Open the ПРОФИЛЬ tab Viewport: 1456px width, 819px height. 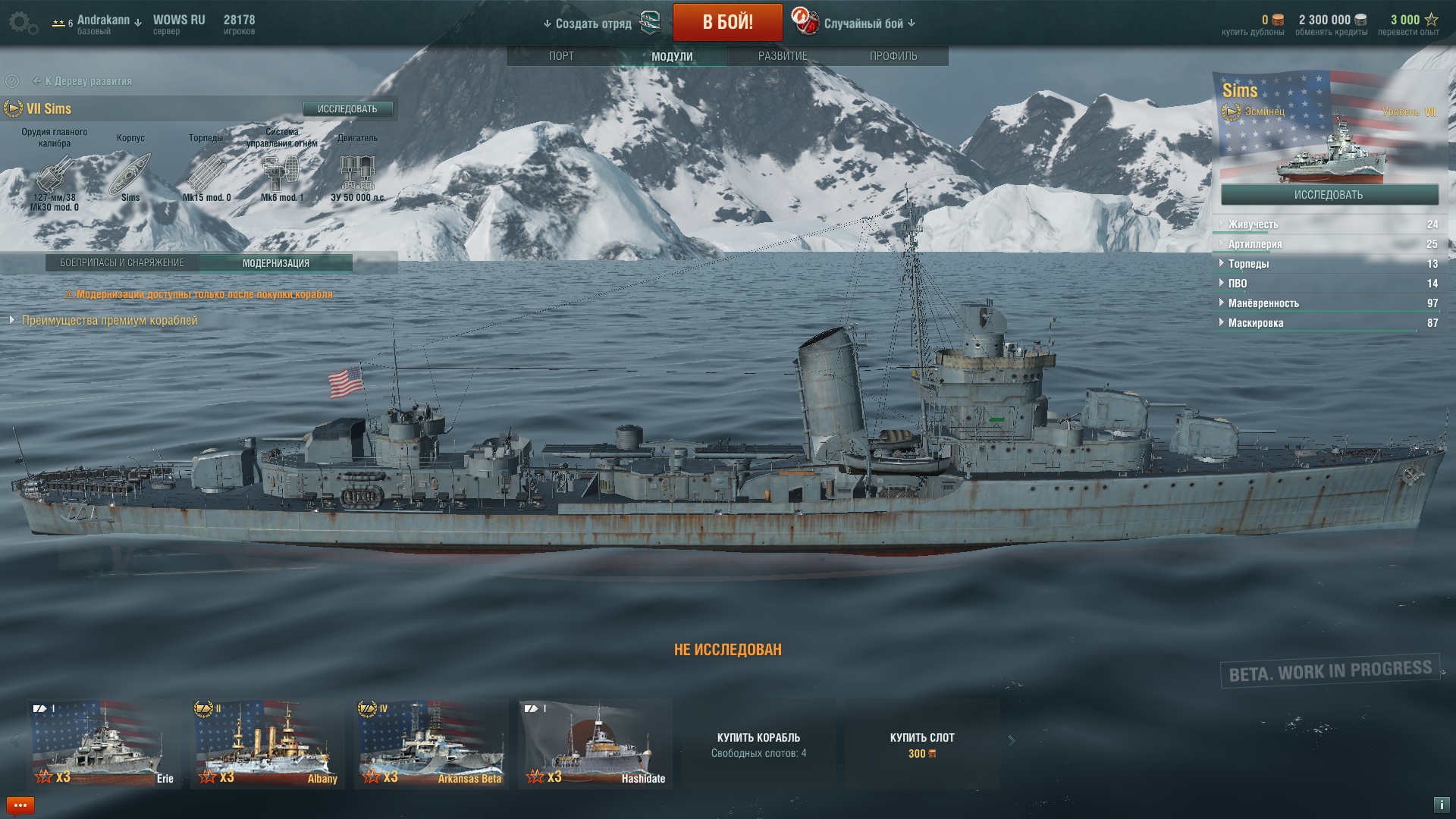(893, 56)
